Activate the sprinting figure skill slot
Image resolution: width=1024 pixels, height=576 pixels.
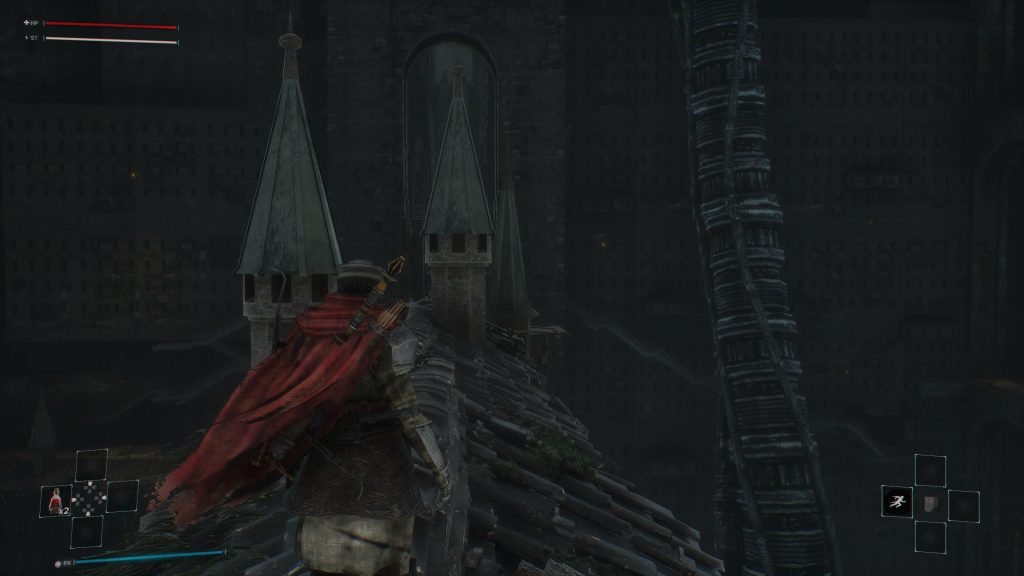click(896, 502)
